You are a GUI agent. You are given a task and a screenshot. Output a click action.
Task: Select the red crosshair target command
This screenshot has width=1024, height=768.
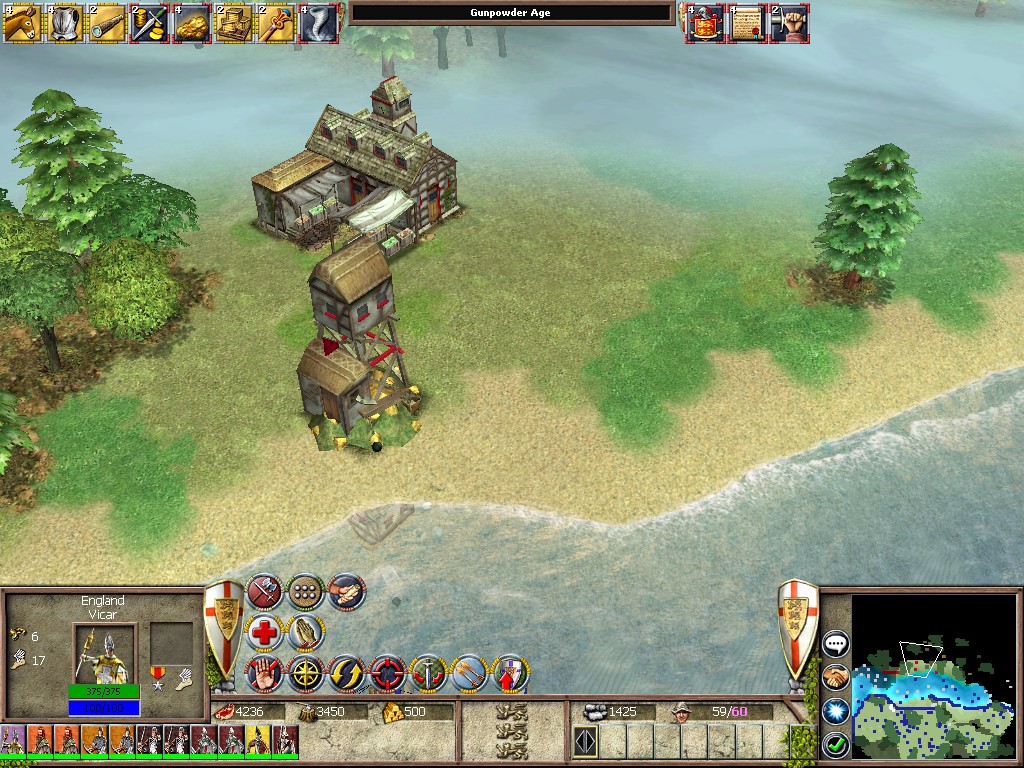coord(388,674)
